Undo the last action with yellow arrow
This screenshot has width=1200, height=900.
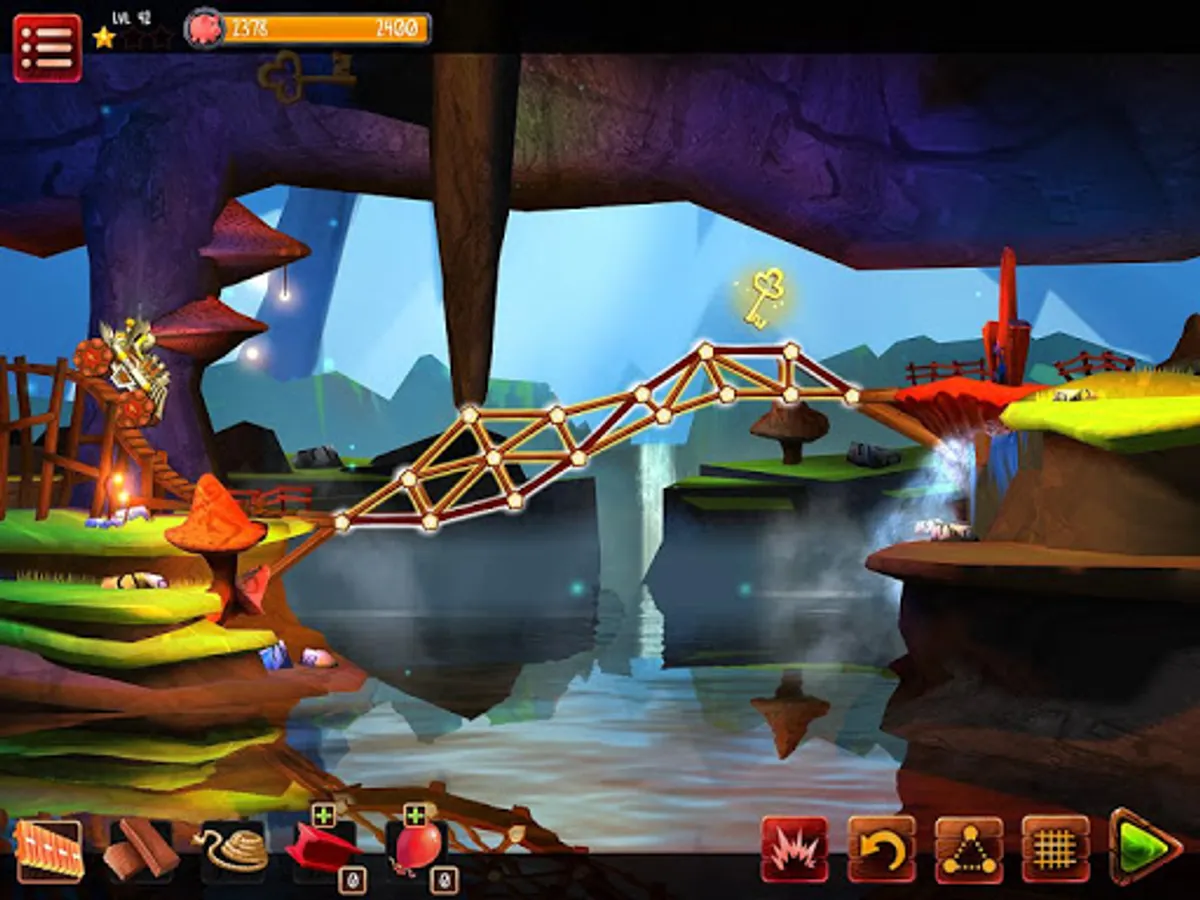point(882,850)
